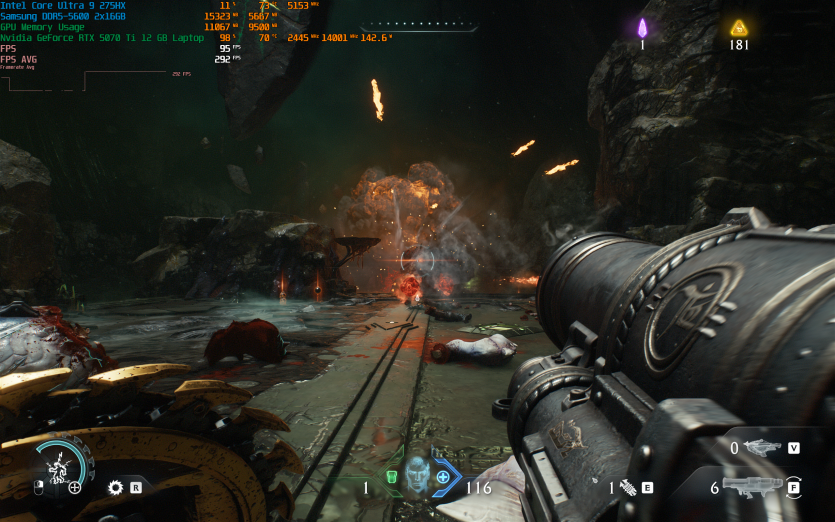Screen dimensions: 835x522
Task: Click the FPS AVG overlay readout
Action: [x=20, y=59]
